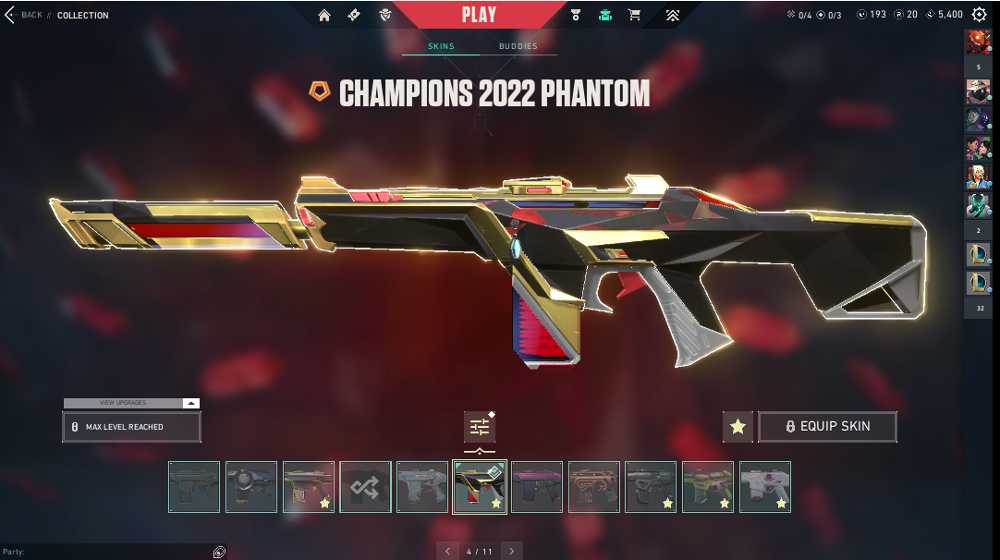This screenshot has height=560, width=1000.
Task: Expand the View Upgrades panel
Action: point(131,403)
